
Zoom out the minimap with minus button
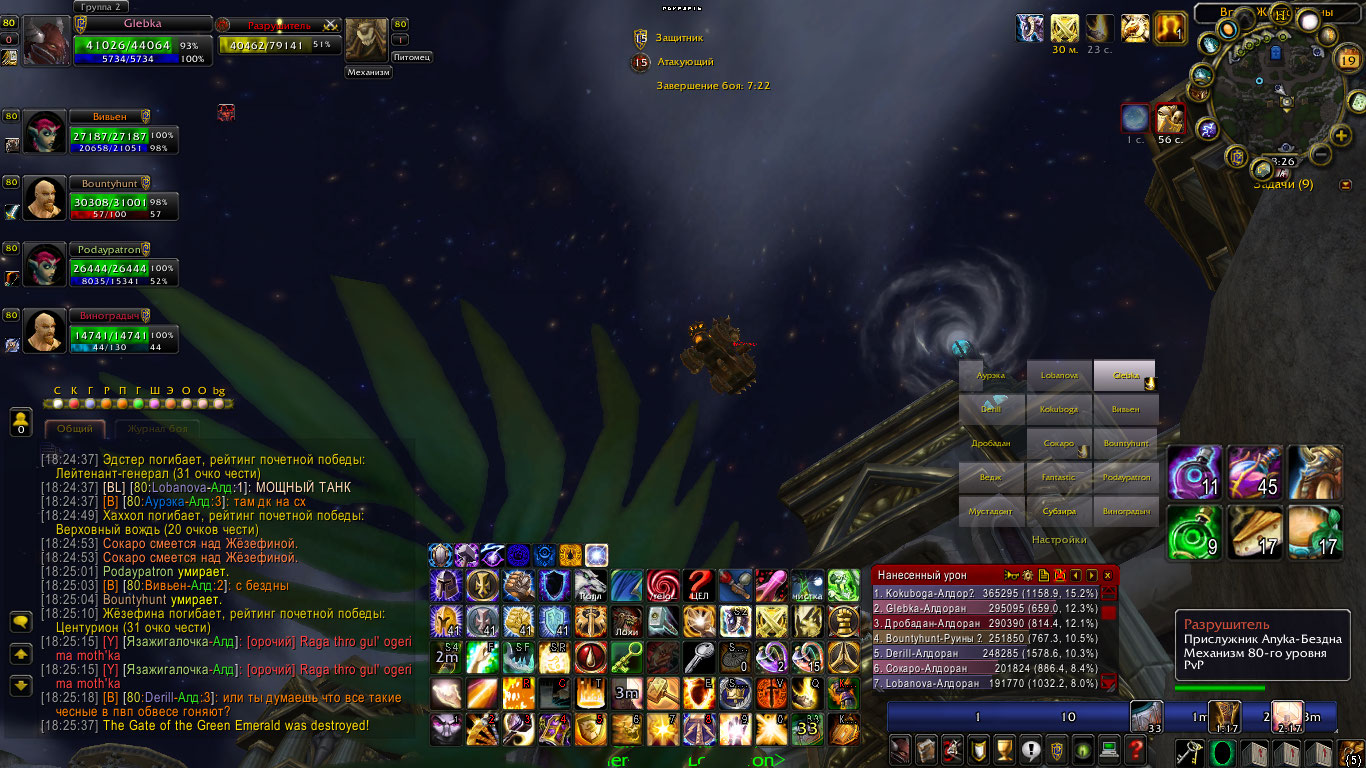point(1320,155)
